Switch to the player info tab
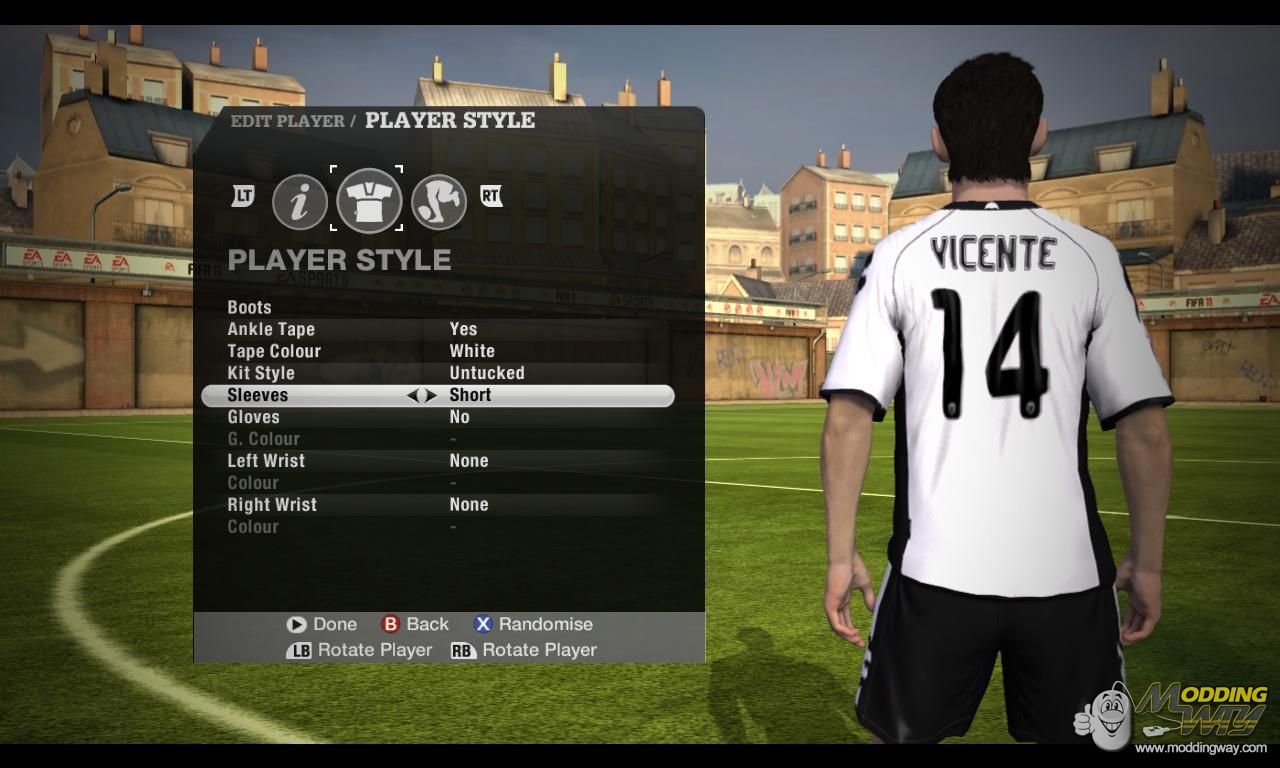Screen dimensions: 1280x768 (x=300, y=201)
